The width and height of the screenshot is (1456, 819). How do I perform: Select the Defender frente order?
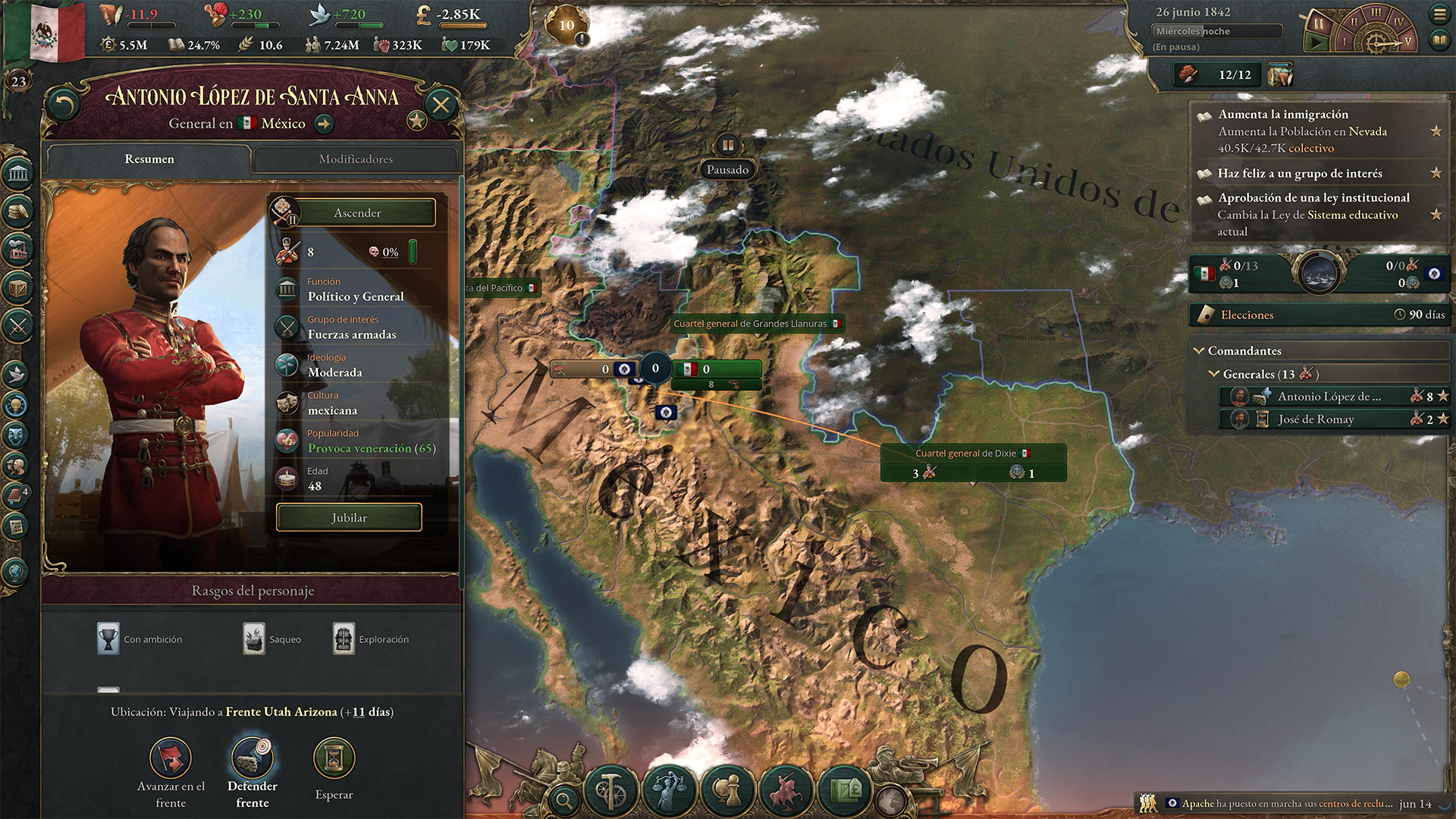[252, 758]
